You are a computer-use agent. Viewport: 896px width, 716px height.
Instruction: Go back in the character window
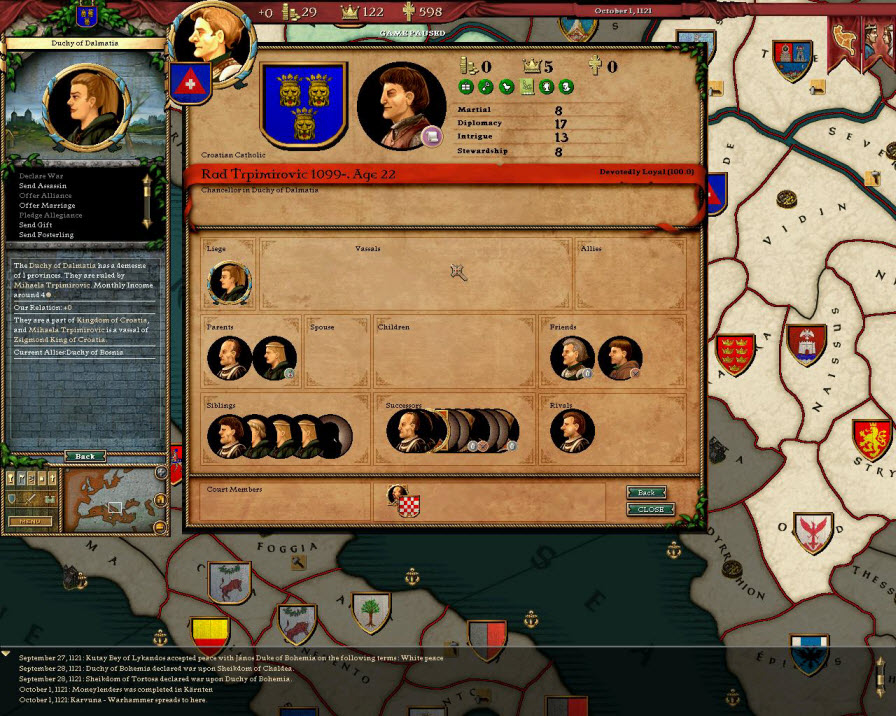tap(647, 493)
